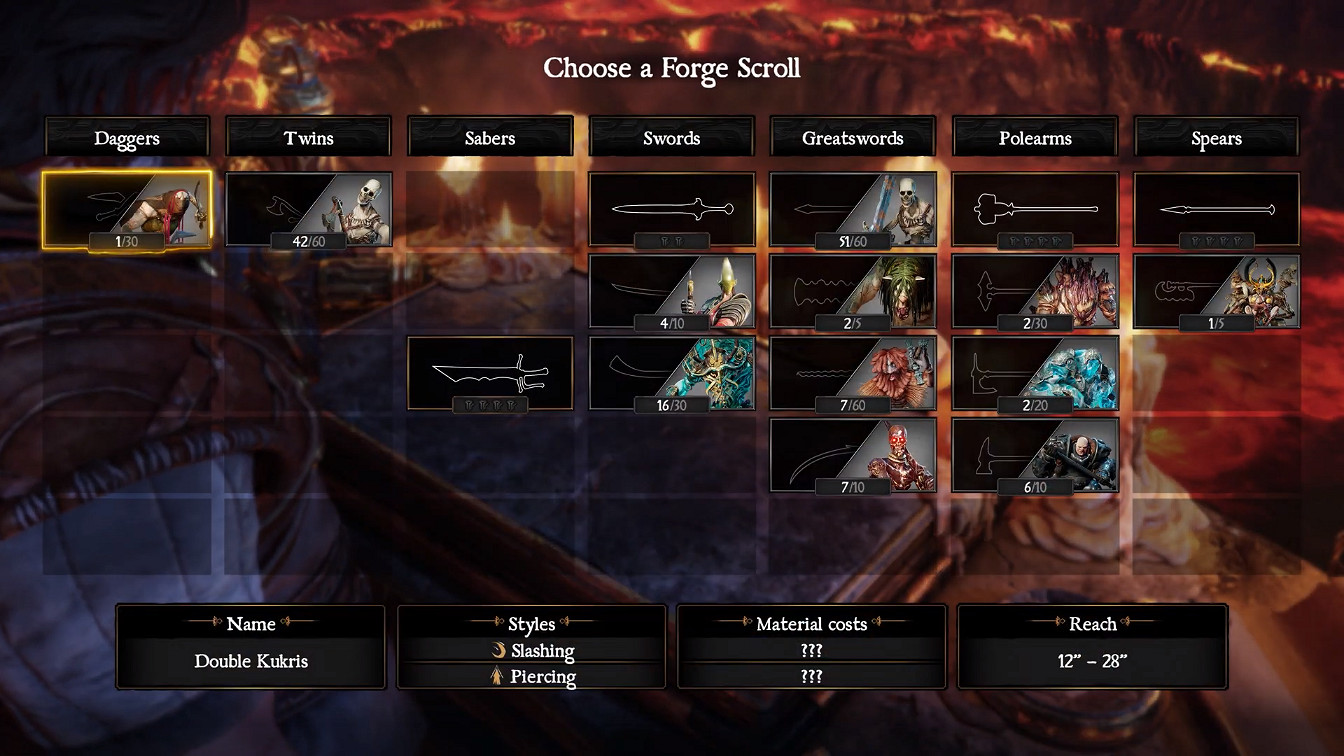Select the polearm scroll showing 2/30
Screen dimensions: 1344x756
pyautogui.click(x=1035, y=290)
